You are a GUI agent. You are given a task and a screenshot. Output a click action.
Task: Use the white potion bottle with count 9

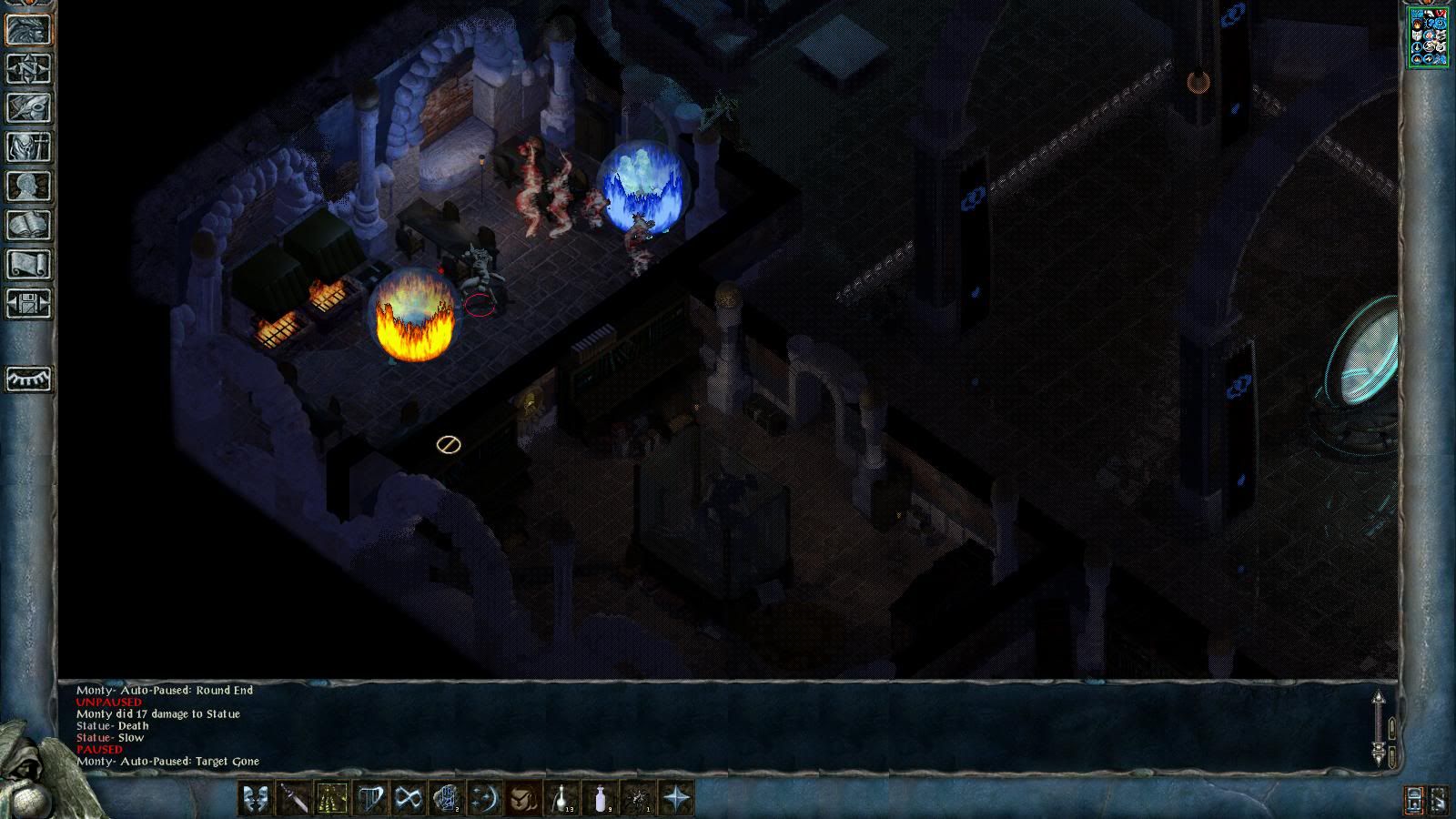[x=600, y=799]
